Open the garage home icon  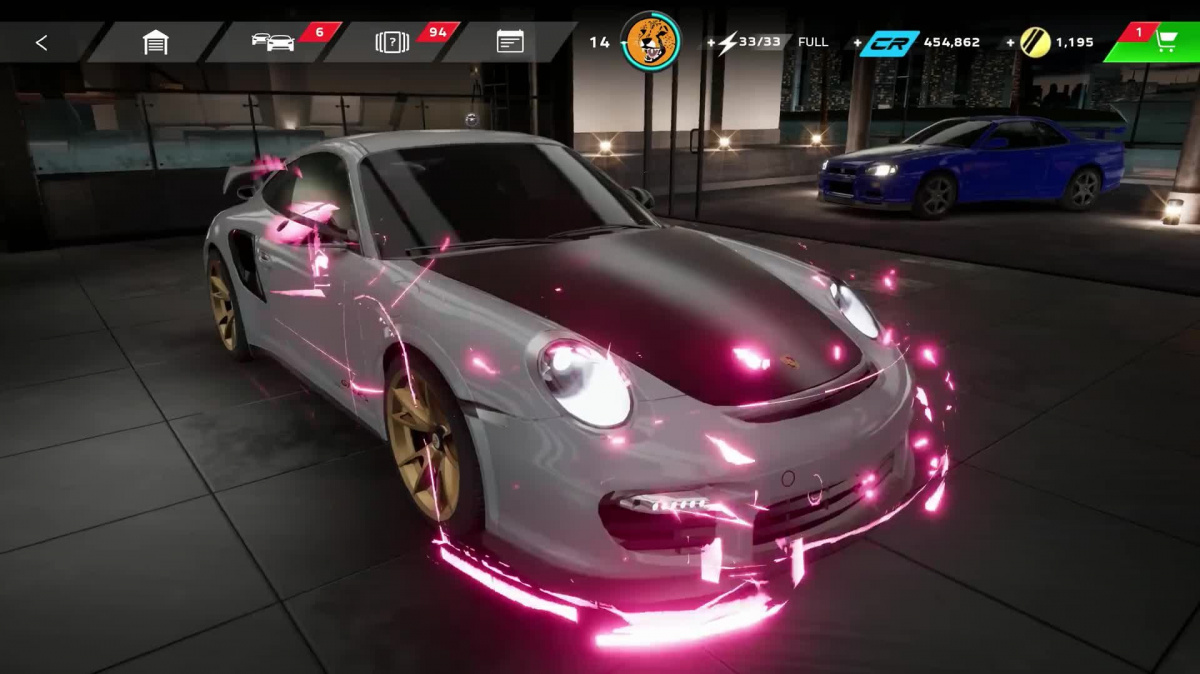coord(155,42)
